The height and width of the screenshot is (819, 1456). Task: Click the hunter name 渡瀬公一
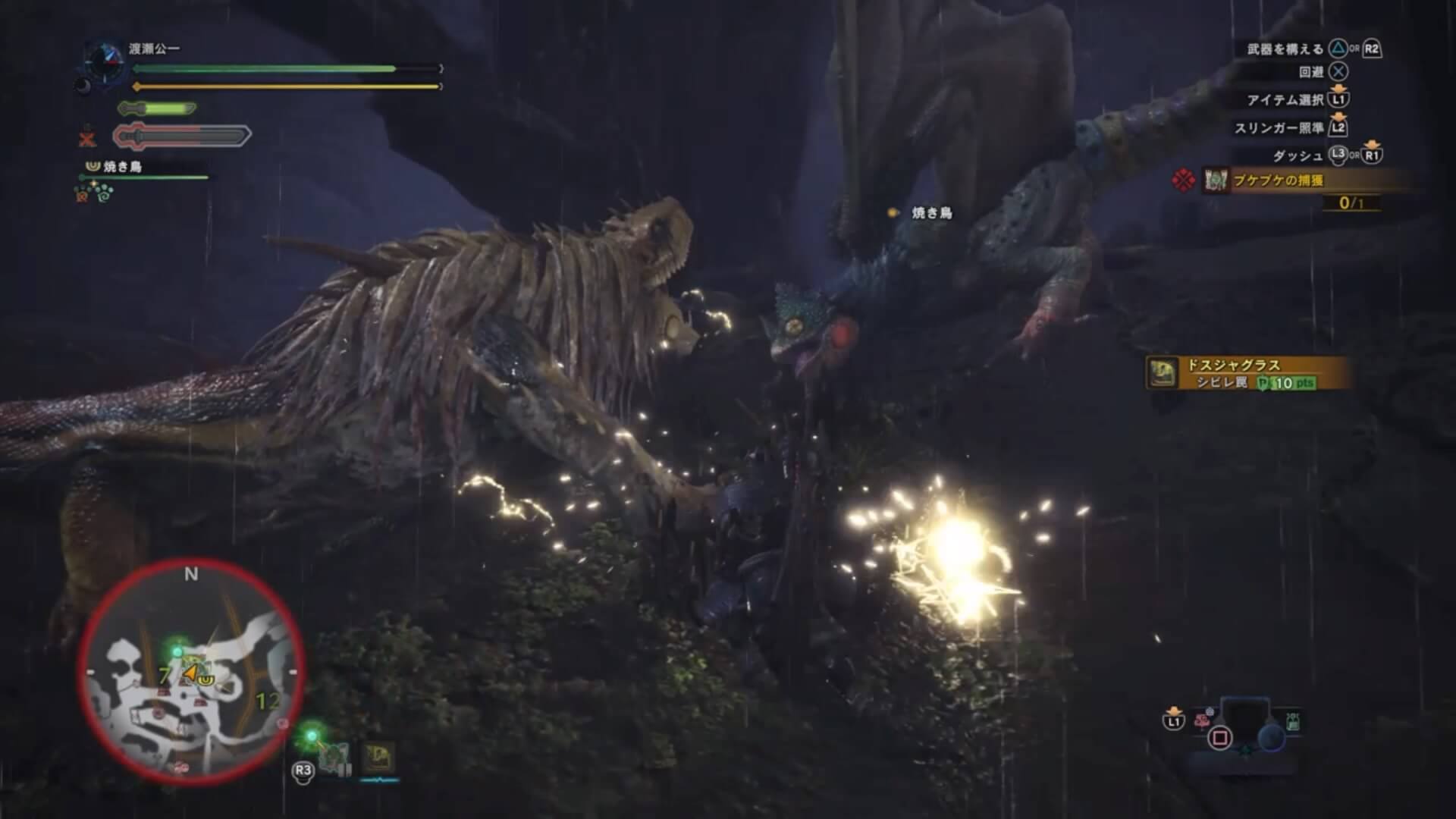point(154,49)
